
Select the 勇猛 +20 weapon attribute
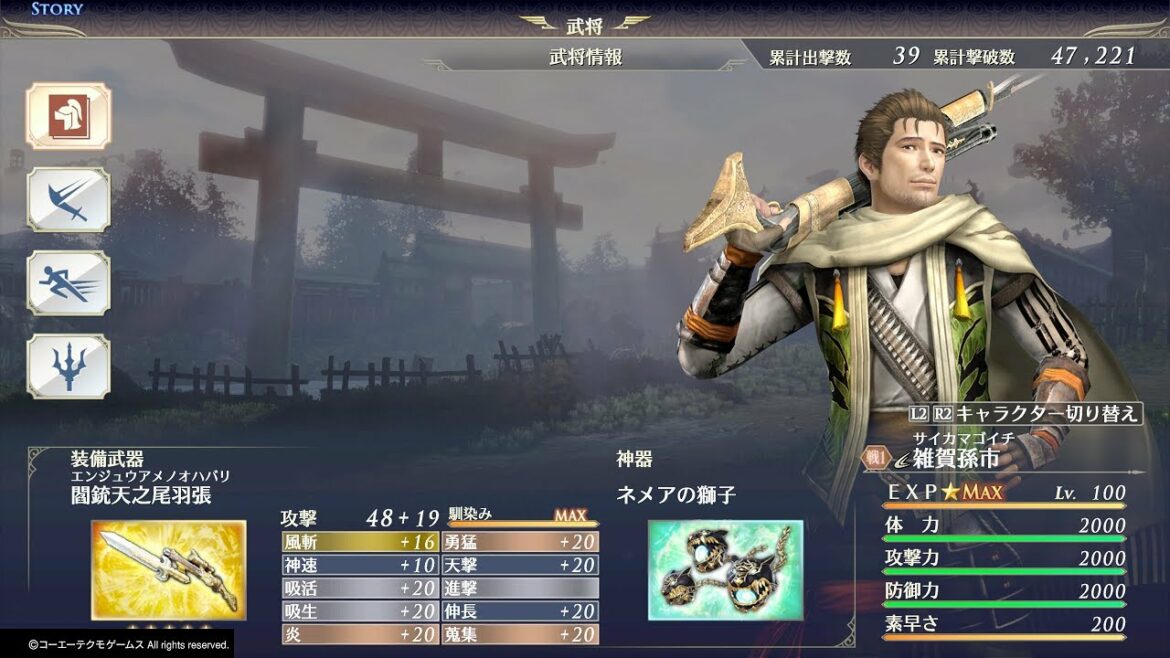click(520, 542)
